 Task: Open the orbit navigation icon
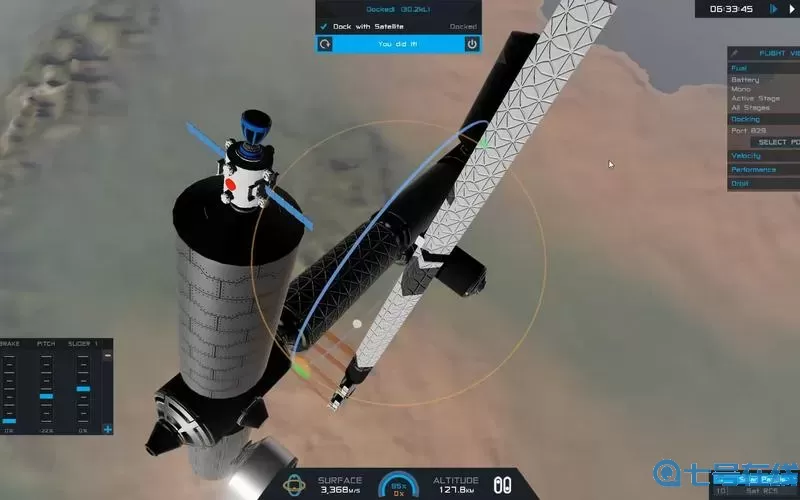point(295,485)
